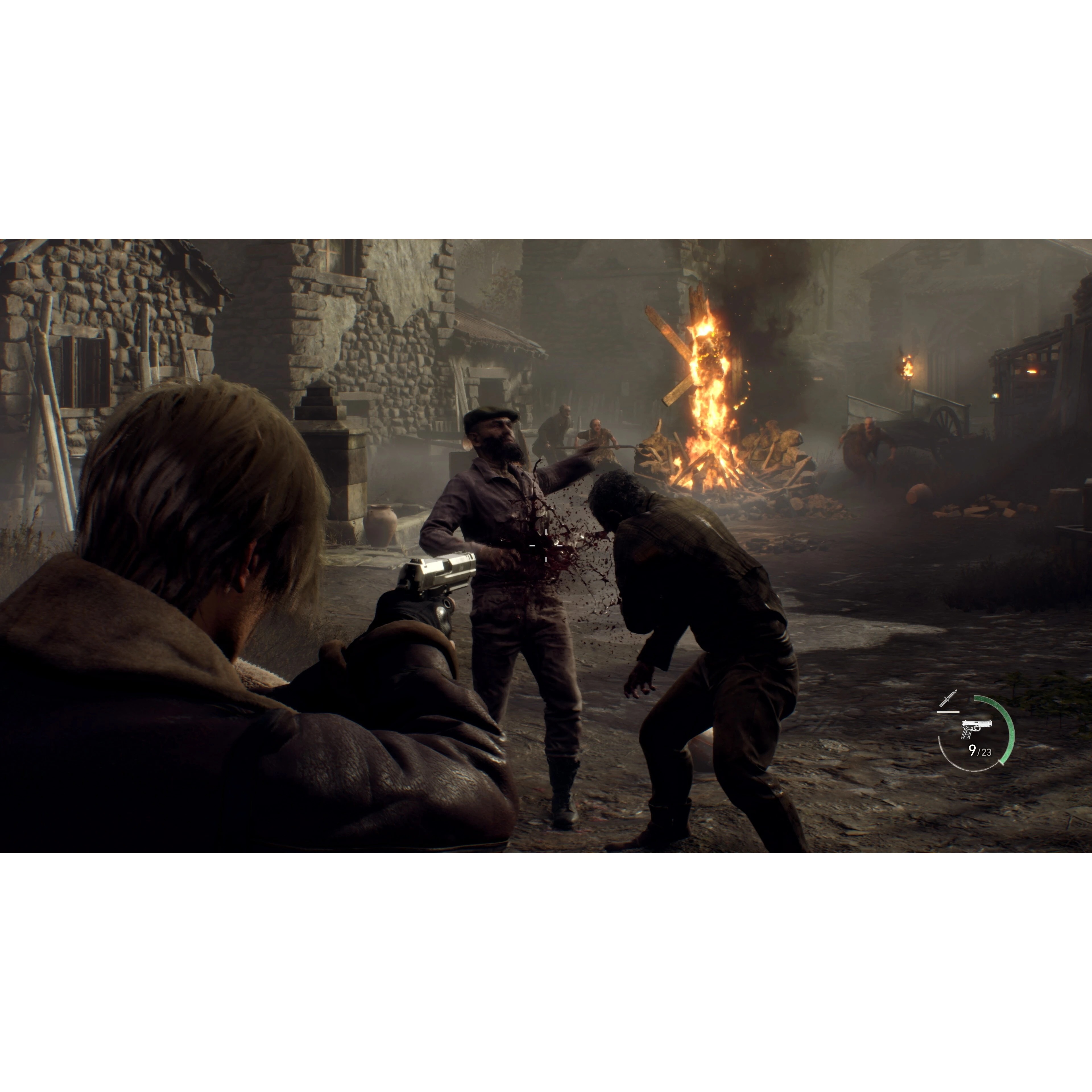
Task: Click the combat knife icon
Action: (x=948, y=699)
